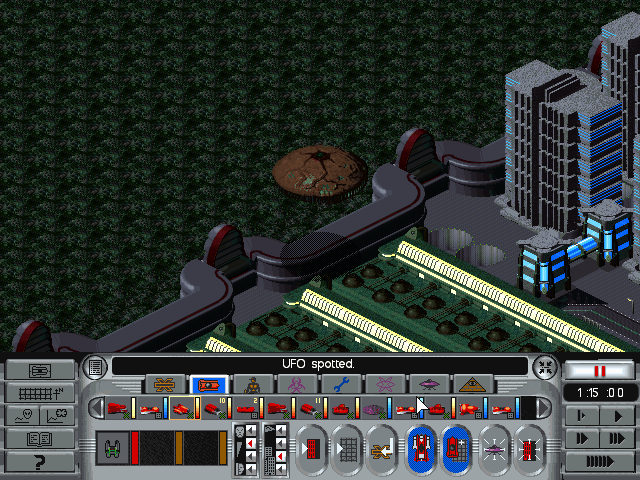
Task: Pause the game with red pause button
Action: click(599, 370)
